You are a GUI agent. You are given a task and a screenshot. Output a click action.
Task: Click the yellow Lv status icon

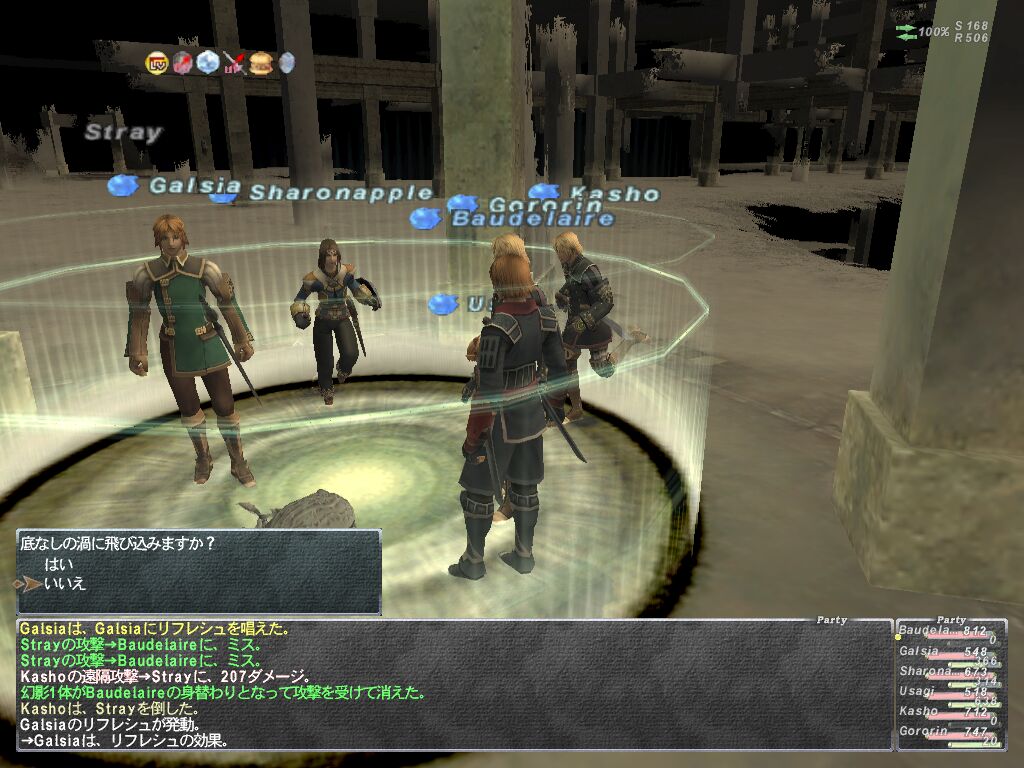[x=158, y=63]
